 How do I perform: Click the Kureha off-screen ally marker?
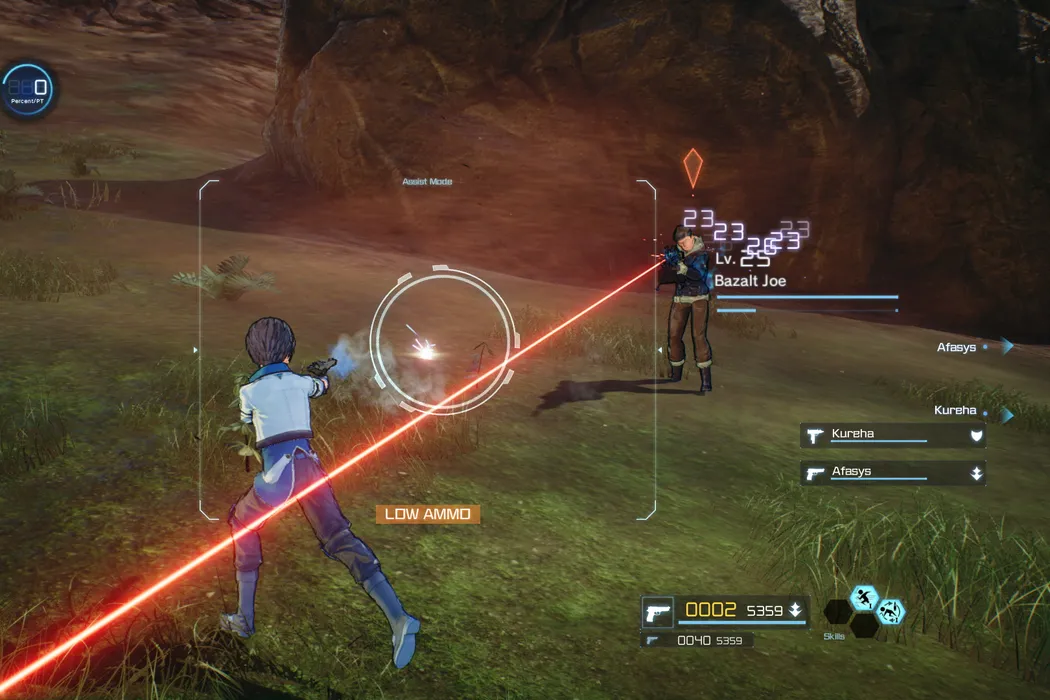(x=1006, y=413)
